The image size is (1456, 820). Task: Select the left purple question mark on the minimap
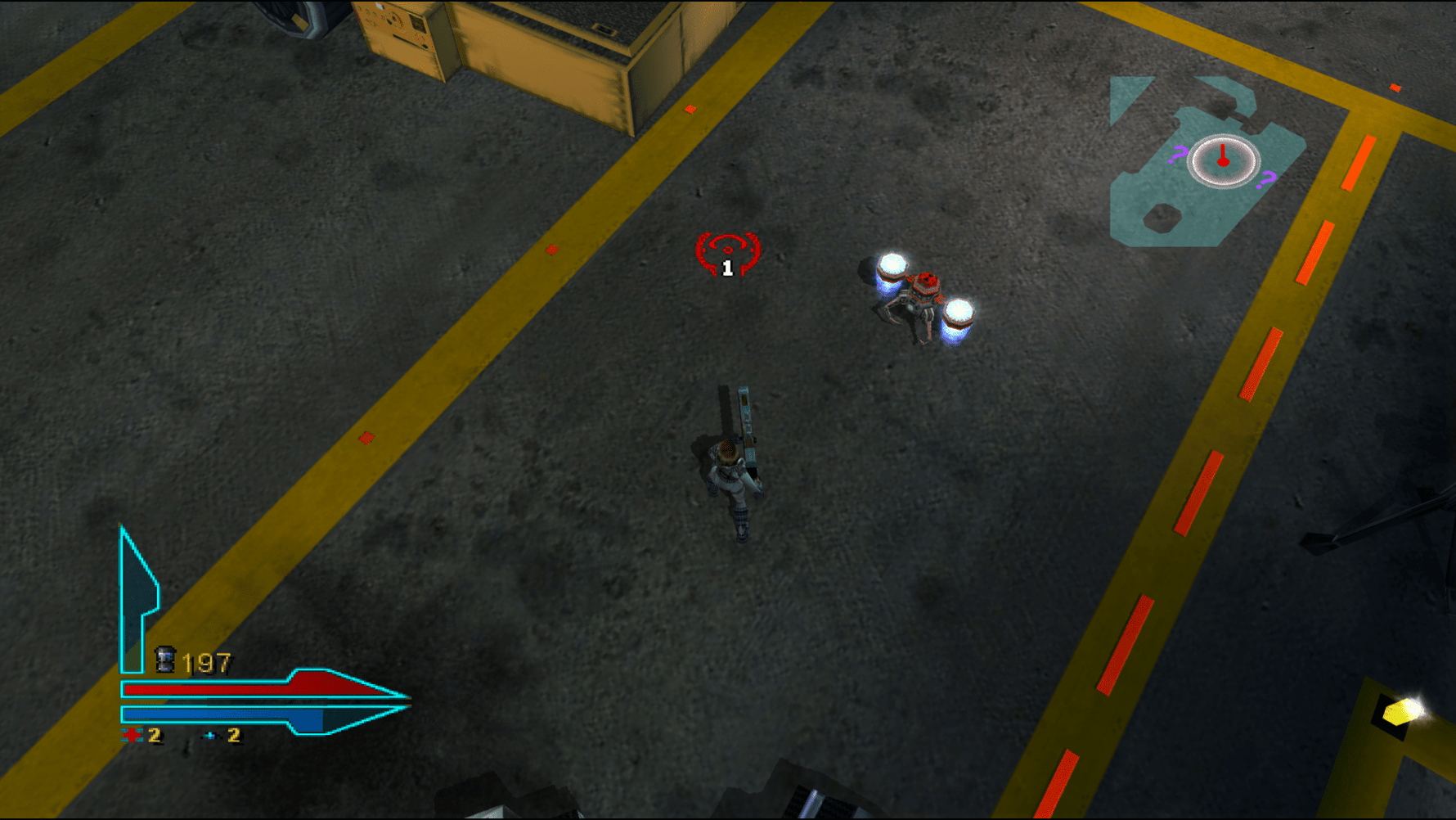tap(1178, 154)
